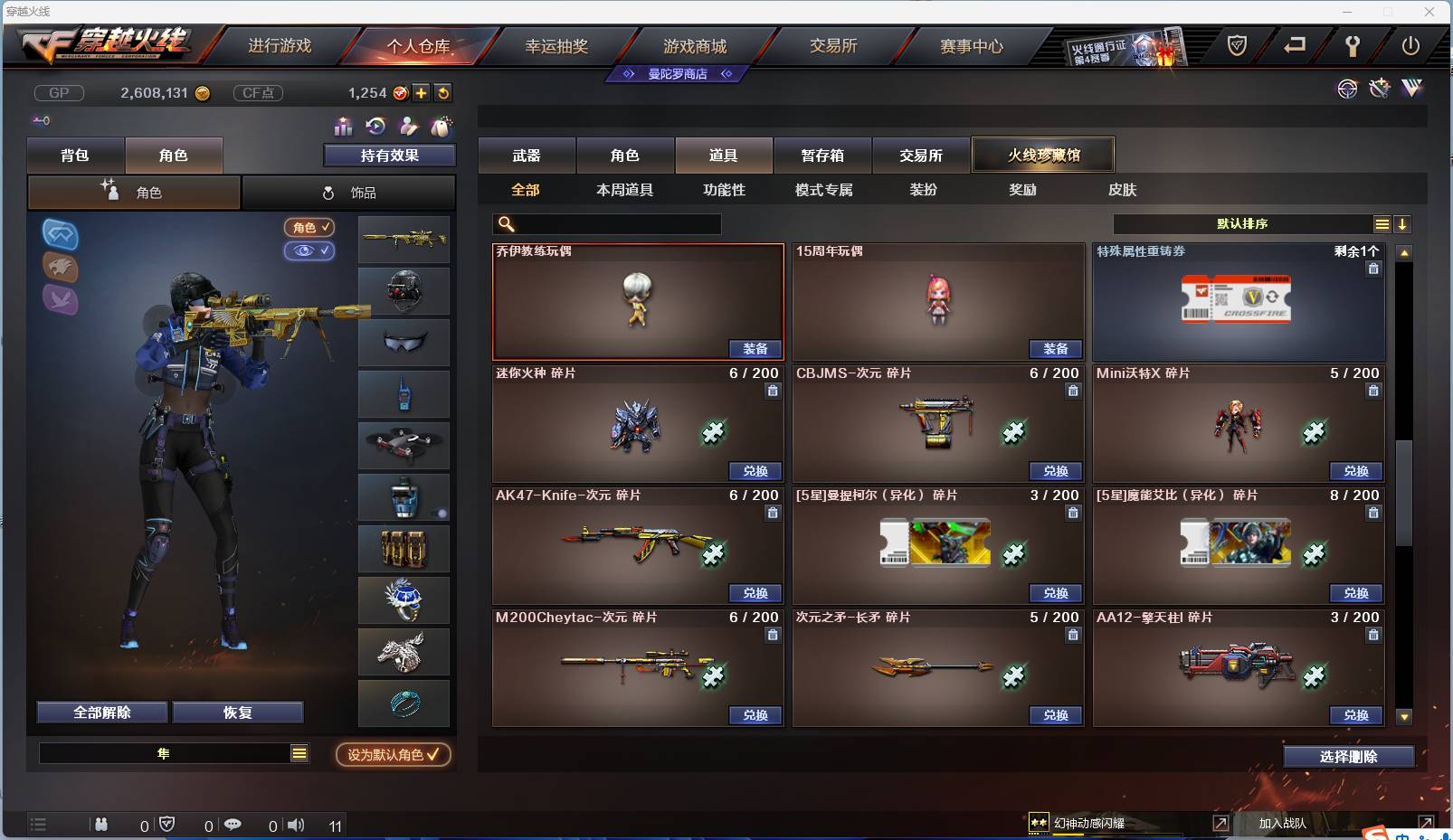Toggle the 角色 checkmark above character preview

coord(309,228)
